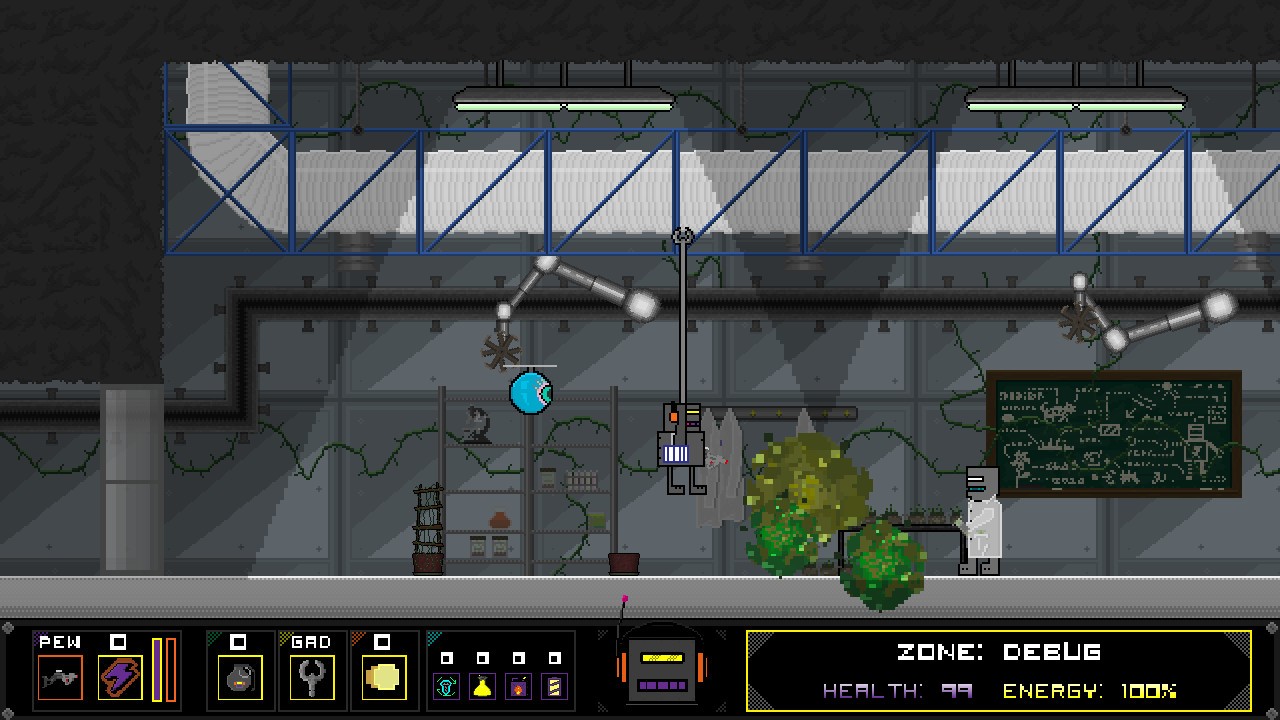This screenshot has height=720, width=1280.
Task: Click the ZONE: DEBUG text panel
Action: point(996,652)
